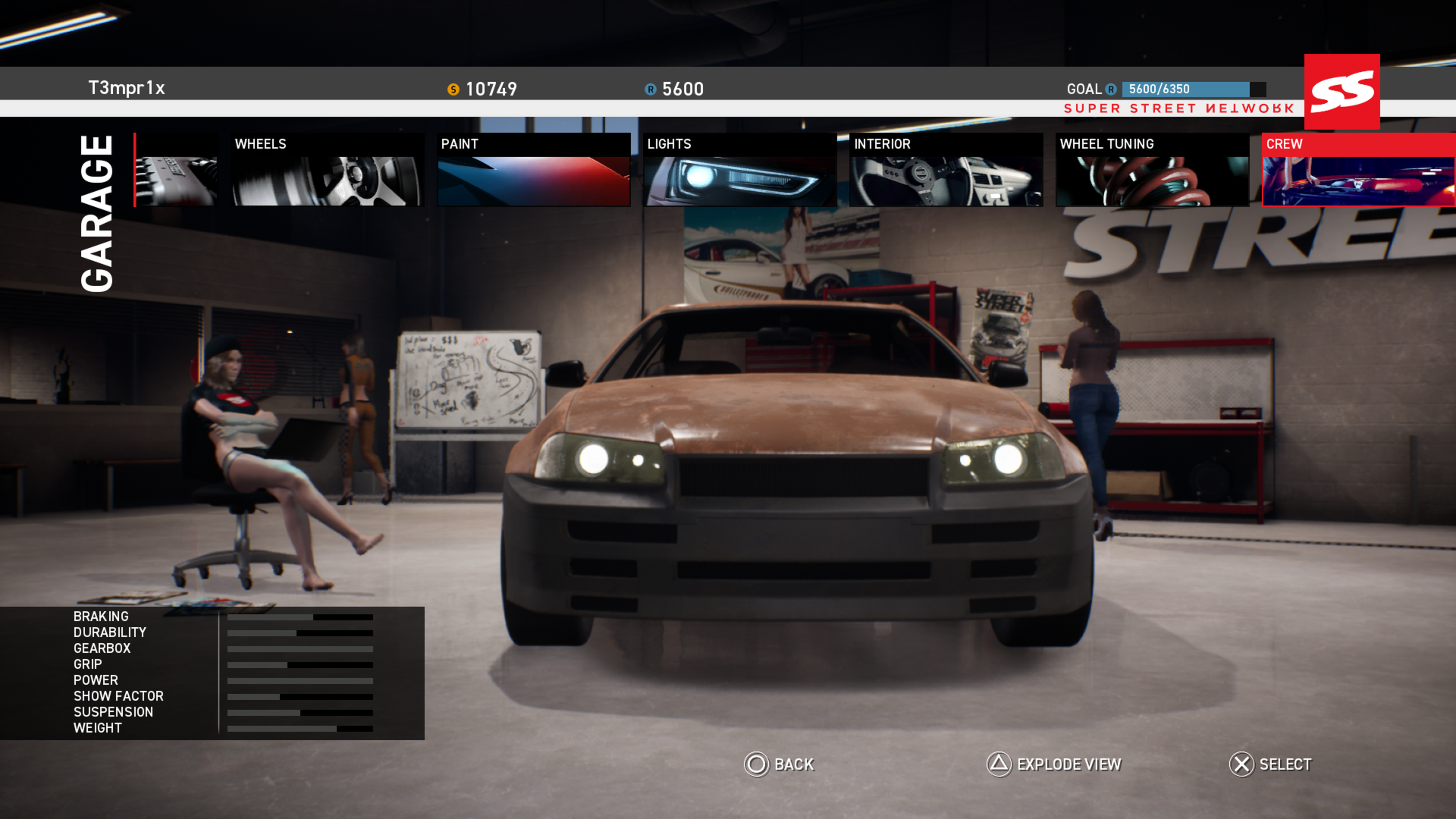Click the yellow S currency icon
This screenshot has width=1456, height=819.
[454, 89]
